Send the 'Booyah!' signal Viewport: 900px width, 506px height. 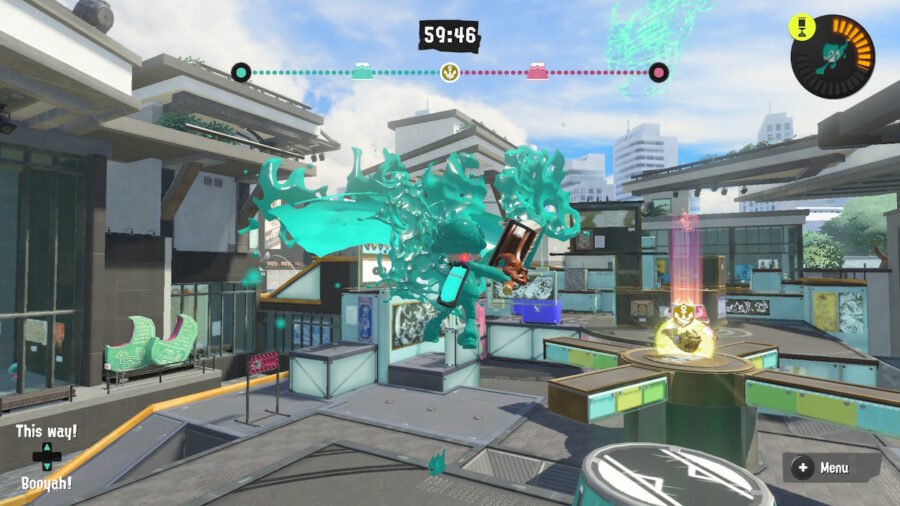(46, 483)
